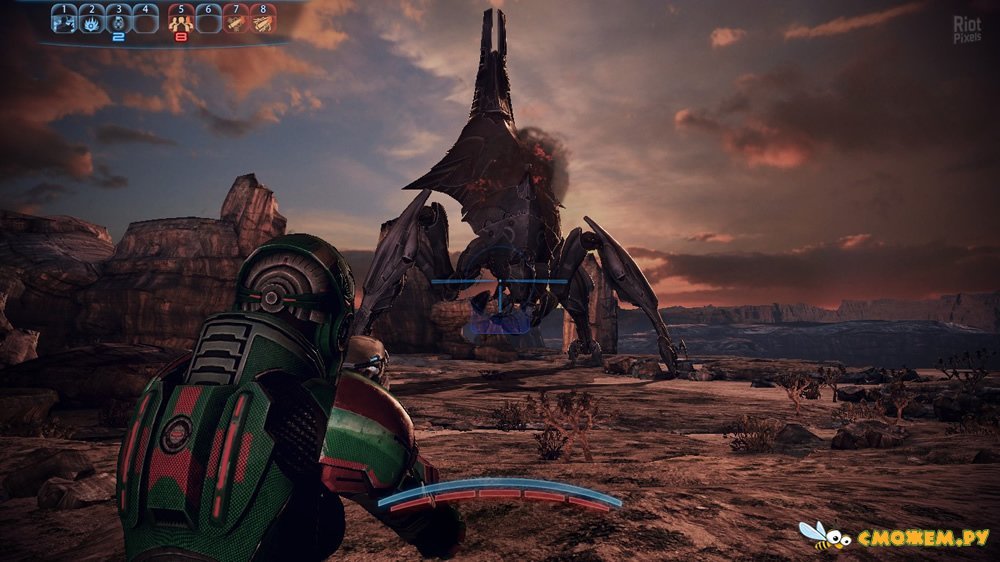
Task: Select the grenade power in slot 3
Action: pos(118,22)
